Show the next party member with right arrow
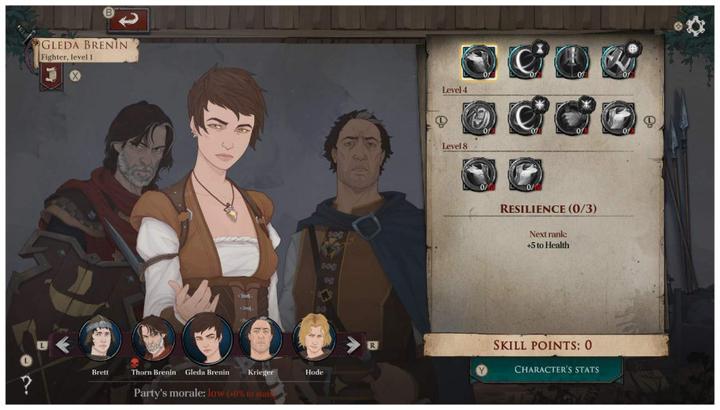The height and width of the screenshot is (410, 720). [x=352, y=345]
